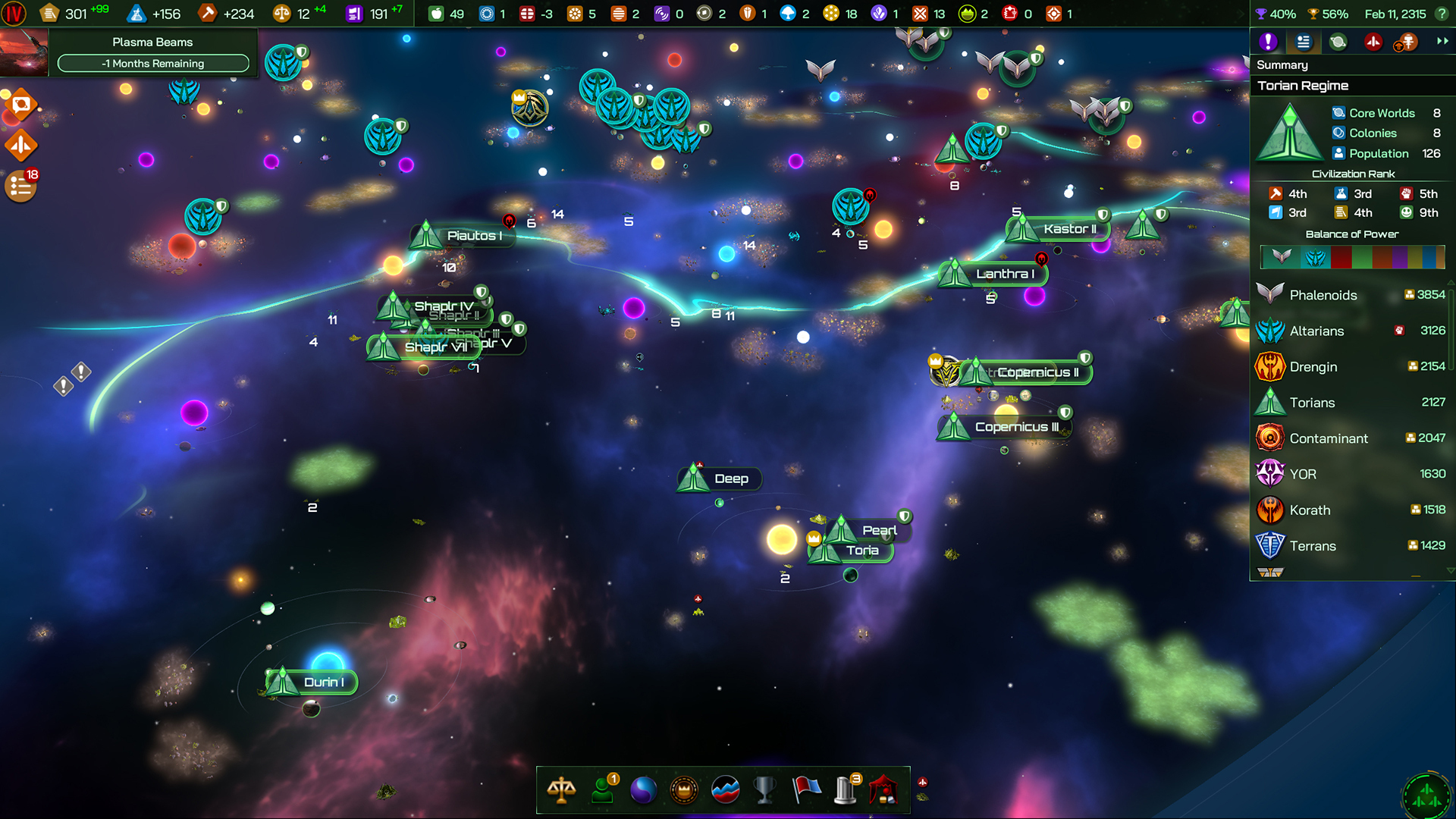This screenshot has width=1456, height=819.
Task: Switch to the orange starbase tab
Action: point(1407,42)
